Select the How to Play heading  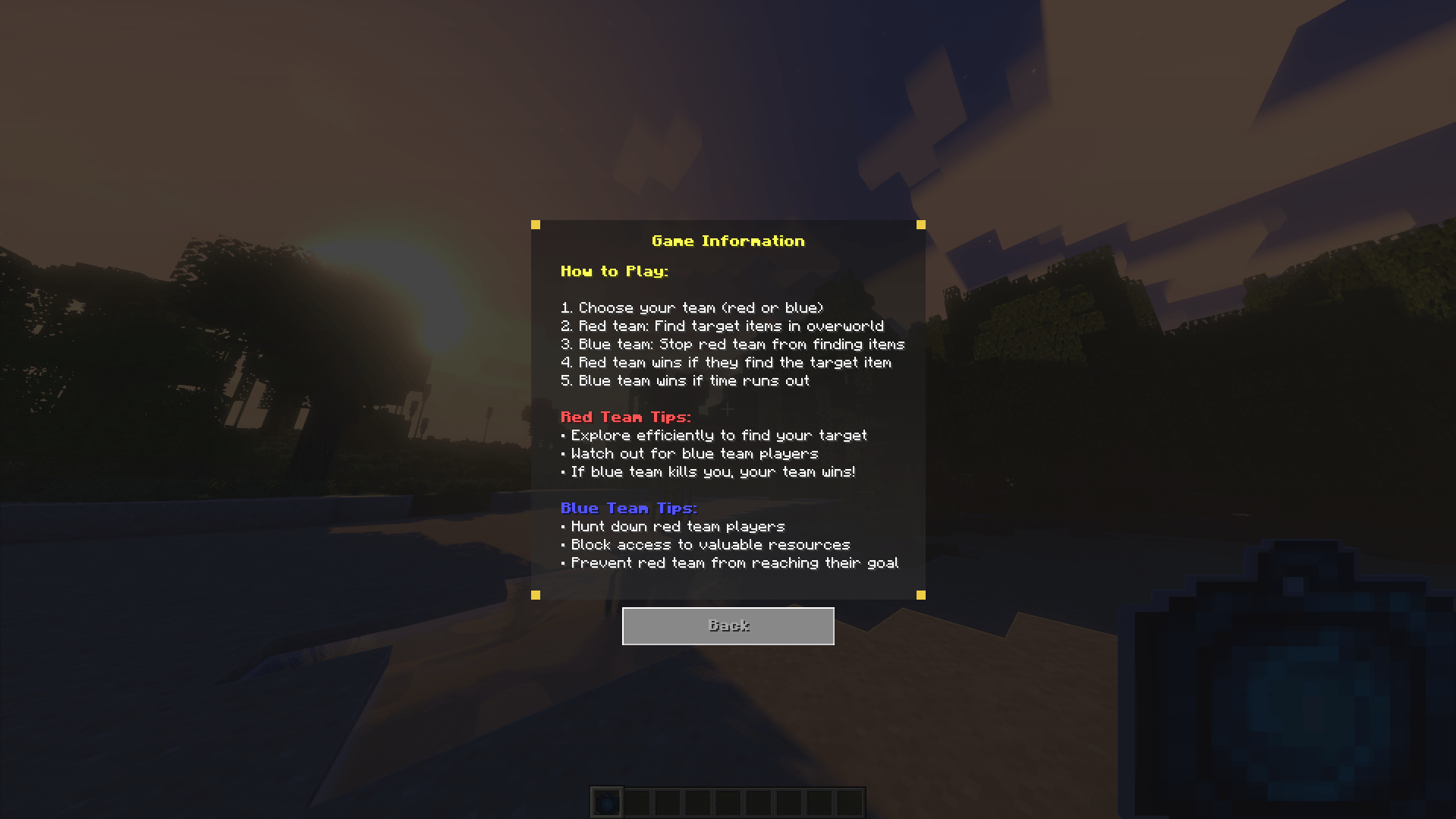[615, 271]
